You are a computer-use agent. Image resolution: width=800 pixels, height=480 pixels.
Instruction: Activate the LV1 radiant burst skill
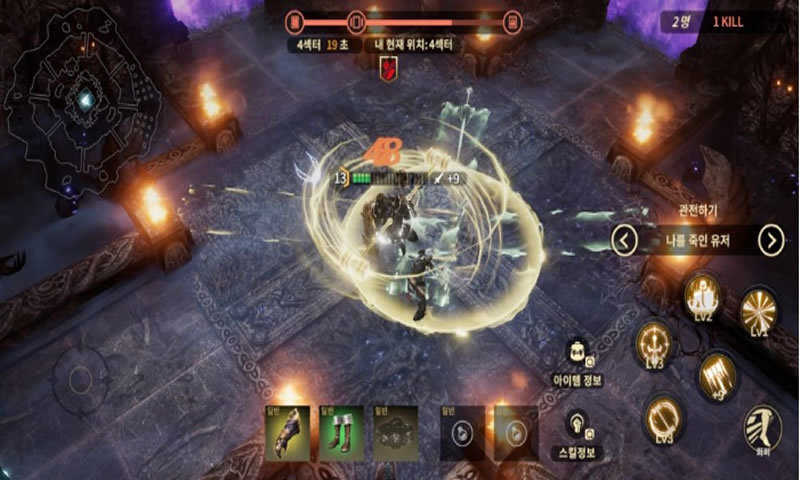[758, 310]
